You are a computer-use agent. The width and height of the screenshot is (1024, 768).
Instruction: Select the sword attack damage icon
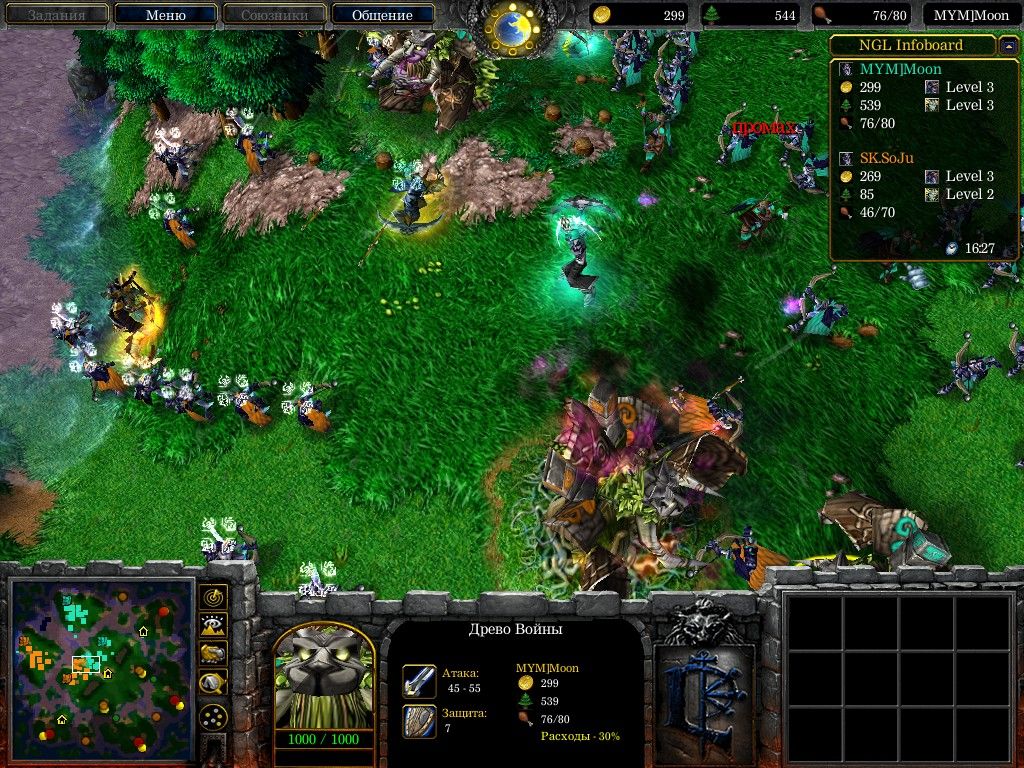coord(419,681)
